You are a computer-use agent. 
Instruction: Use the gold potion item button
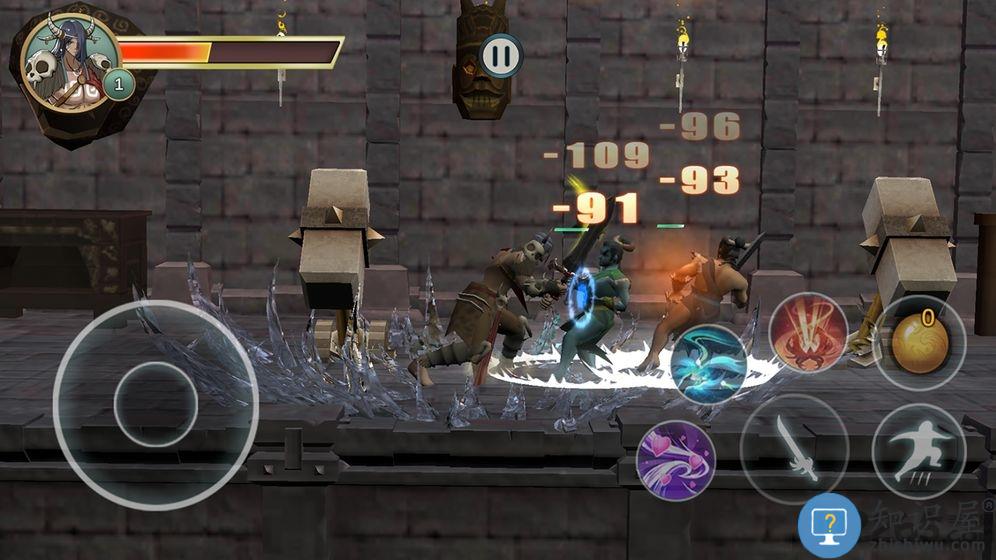pos(919,343)
